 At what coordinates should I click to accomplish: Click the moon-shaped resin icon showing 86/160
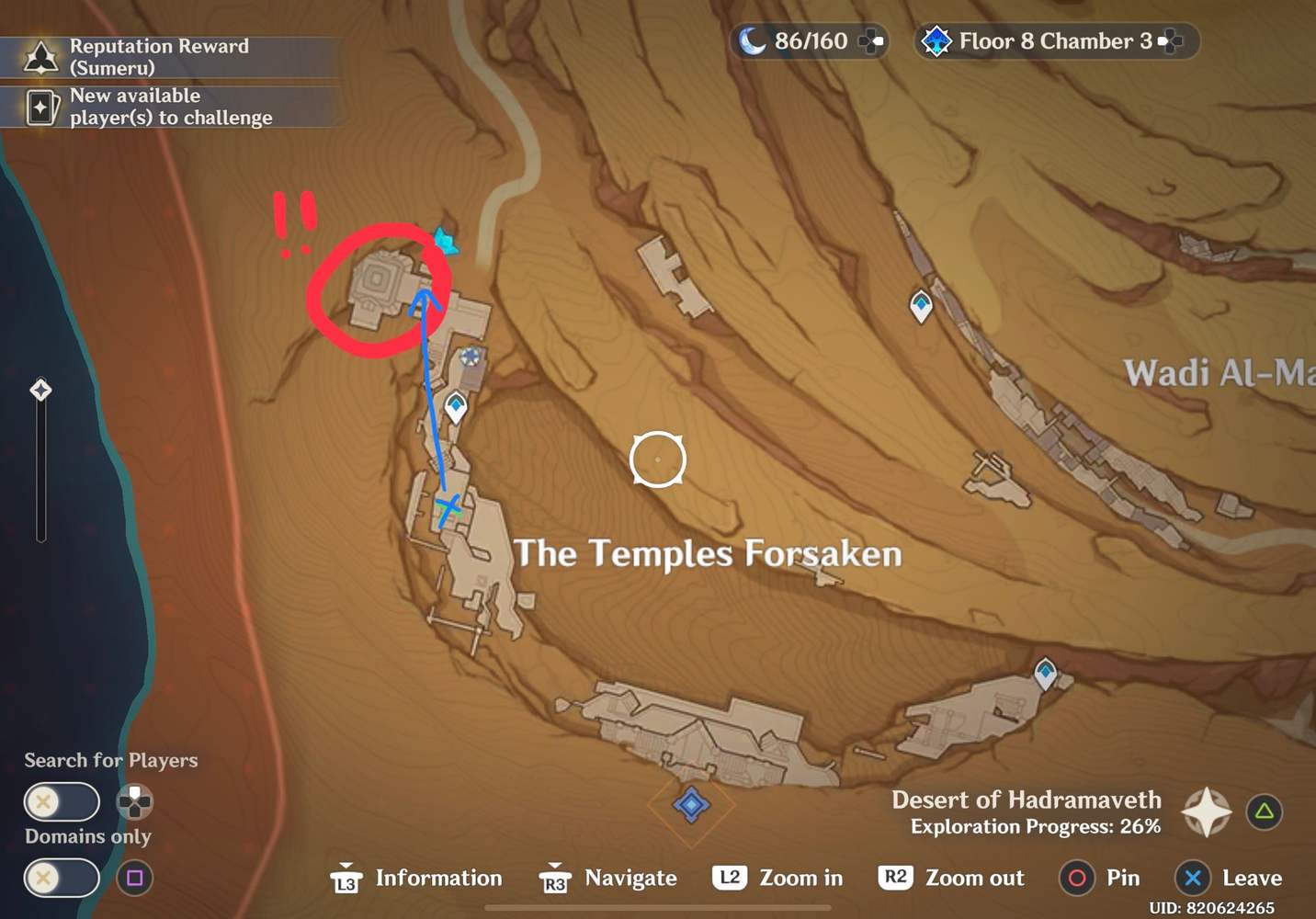tap(754, 40)
